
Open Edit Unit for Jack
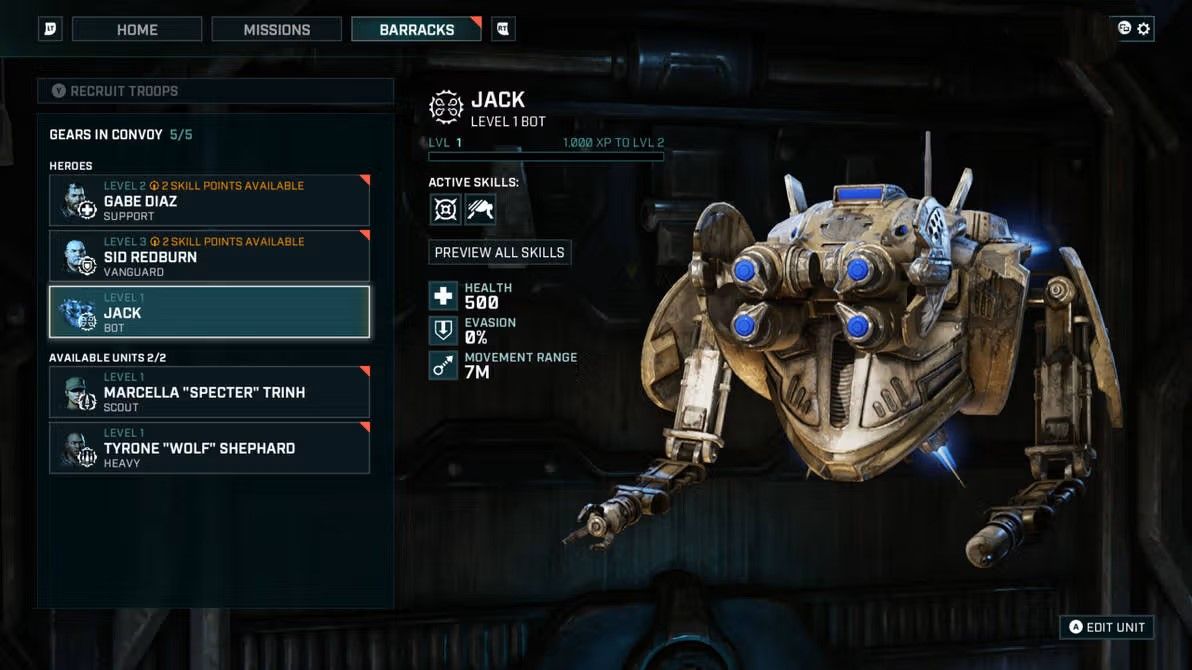coord(1107,627)
